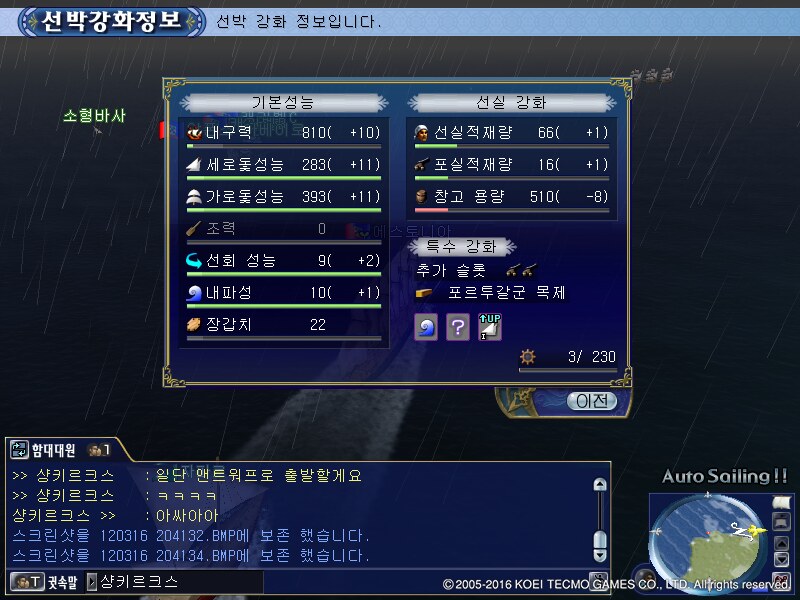Toggle the 귓속말 whisper chat mode
This screenshot has width=800, height=600.
[43, 581]
